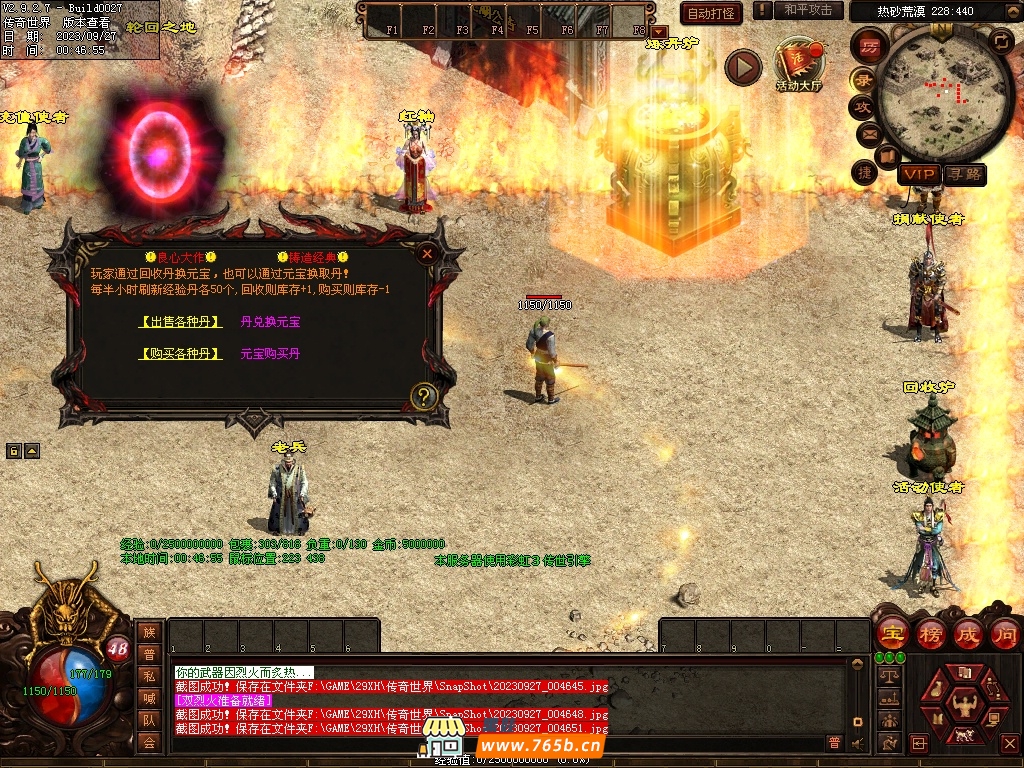Open the VIP panel

pos(919,175)
